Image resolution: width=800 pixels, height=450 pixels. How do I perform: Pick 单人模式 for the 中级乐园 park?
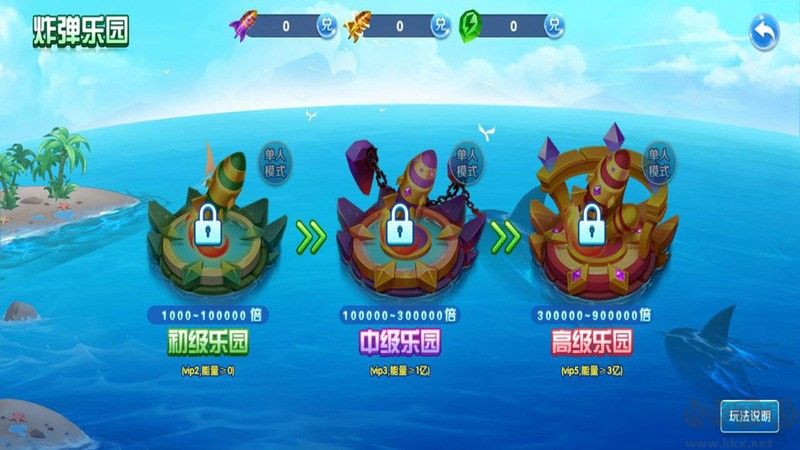[x=468, y=163]
